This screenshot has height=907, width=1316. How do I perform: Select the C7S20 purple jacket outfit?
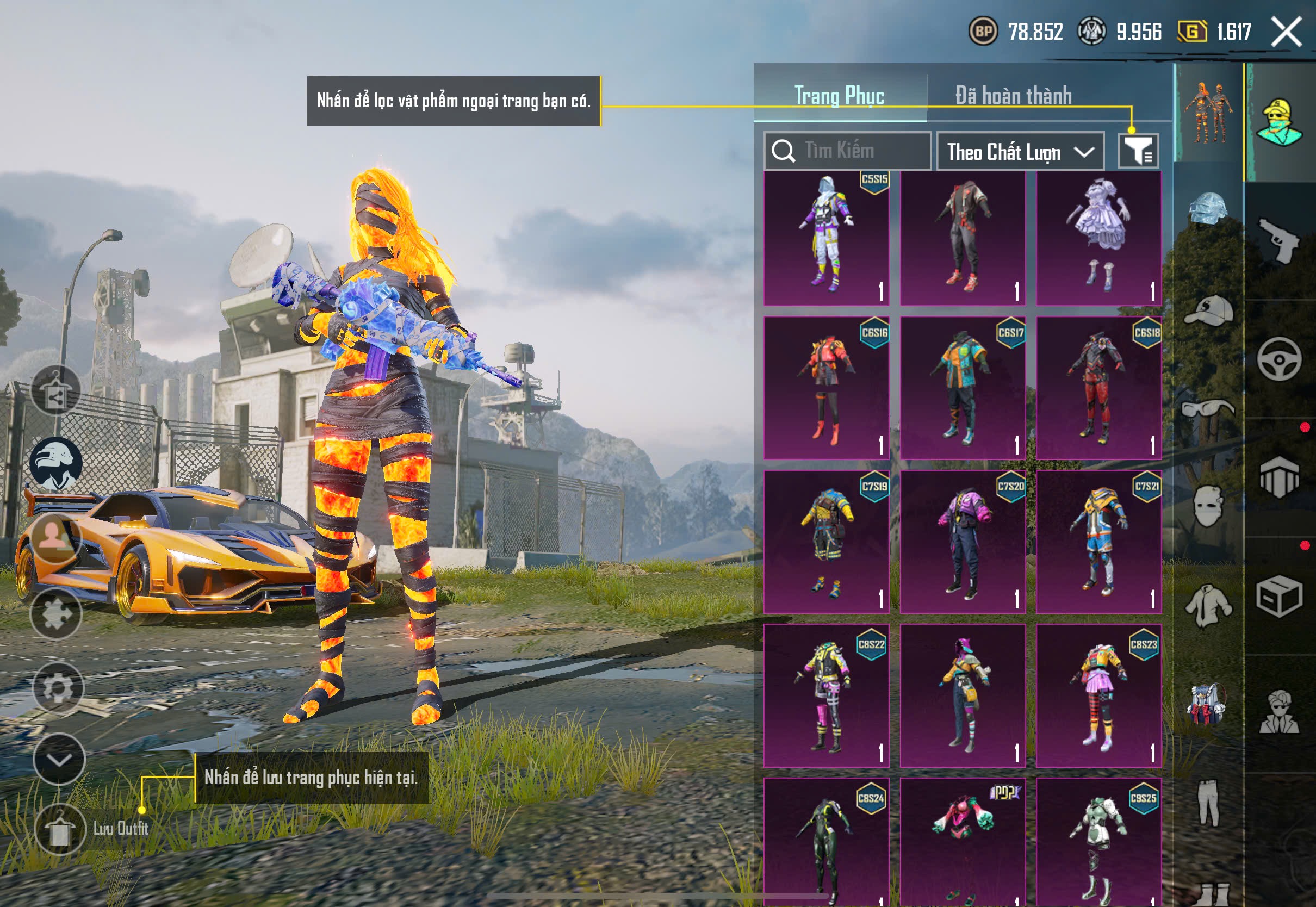963,542
